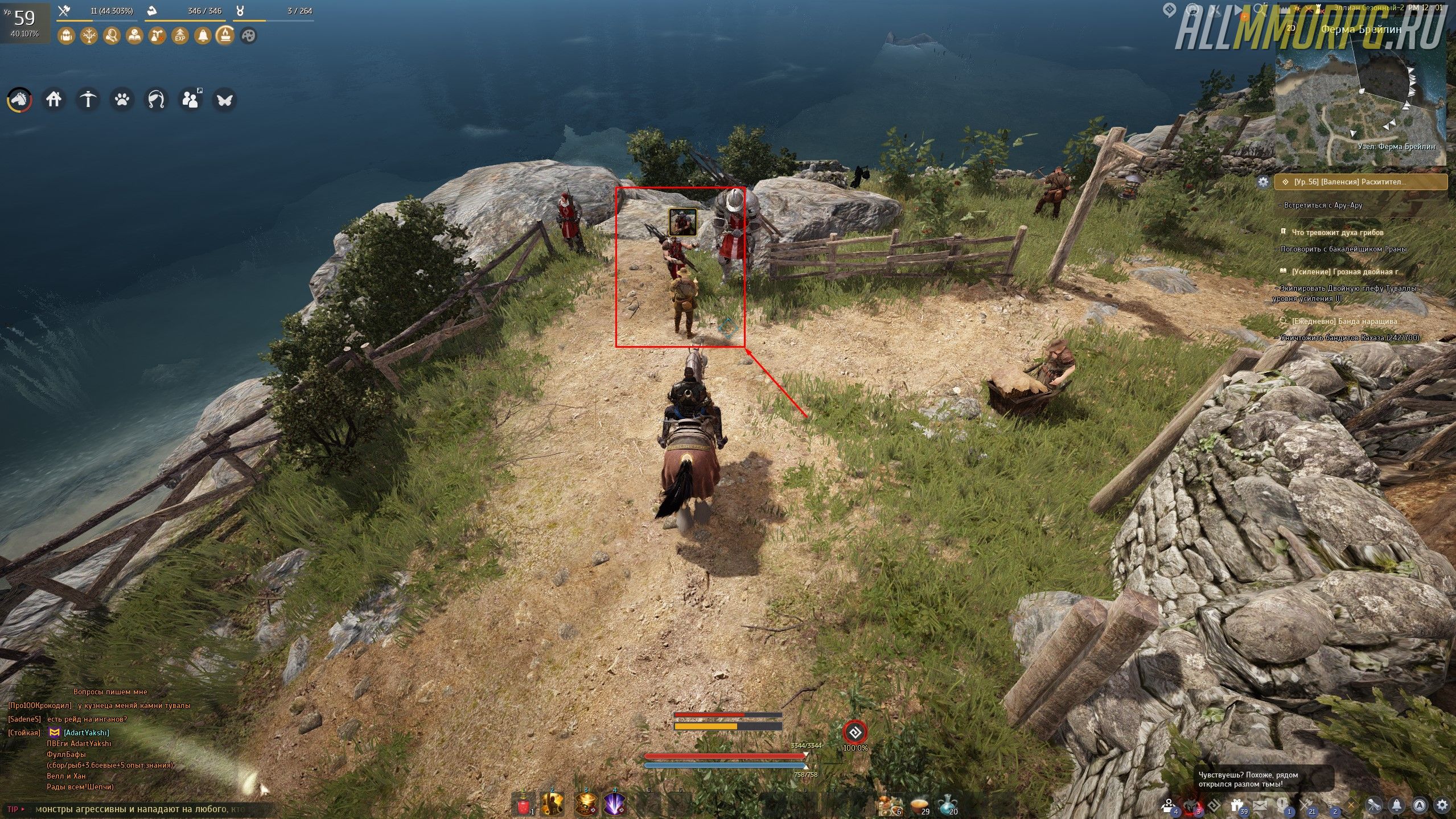Activate the purple lightning skill in slot 4
The width and height of the screenshot is (1456, 819).
point(615,805)
